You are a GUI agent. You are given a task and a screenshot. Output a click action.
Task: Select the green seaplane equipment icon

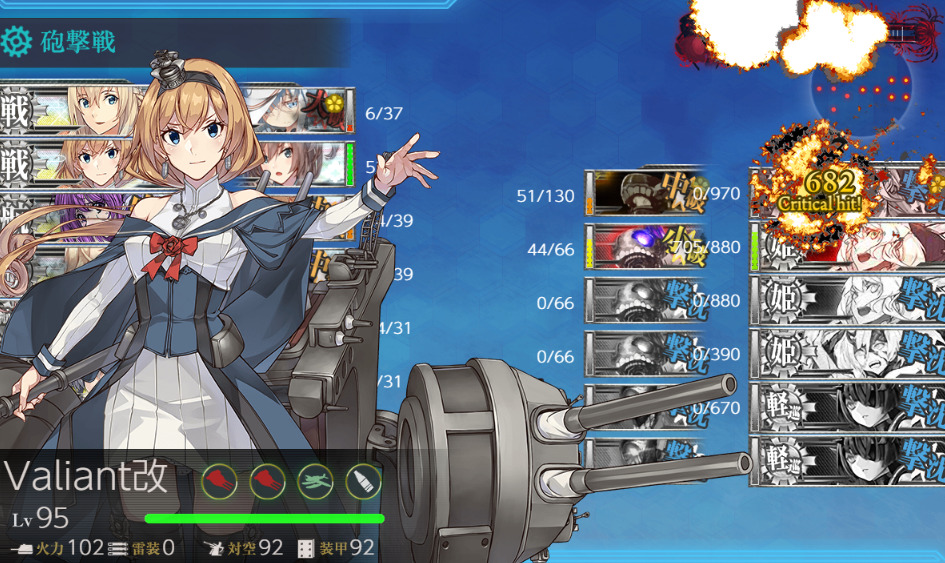(316, 482)
